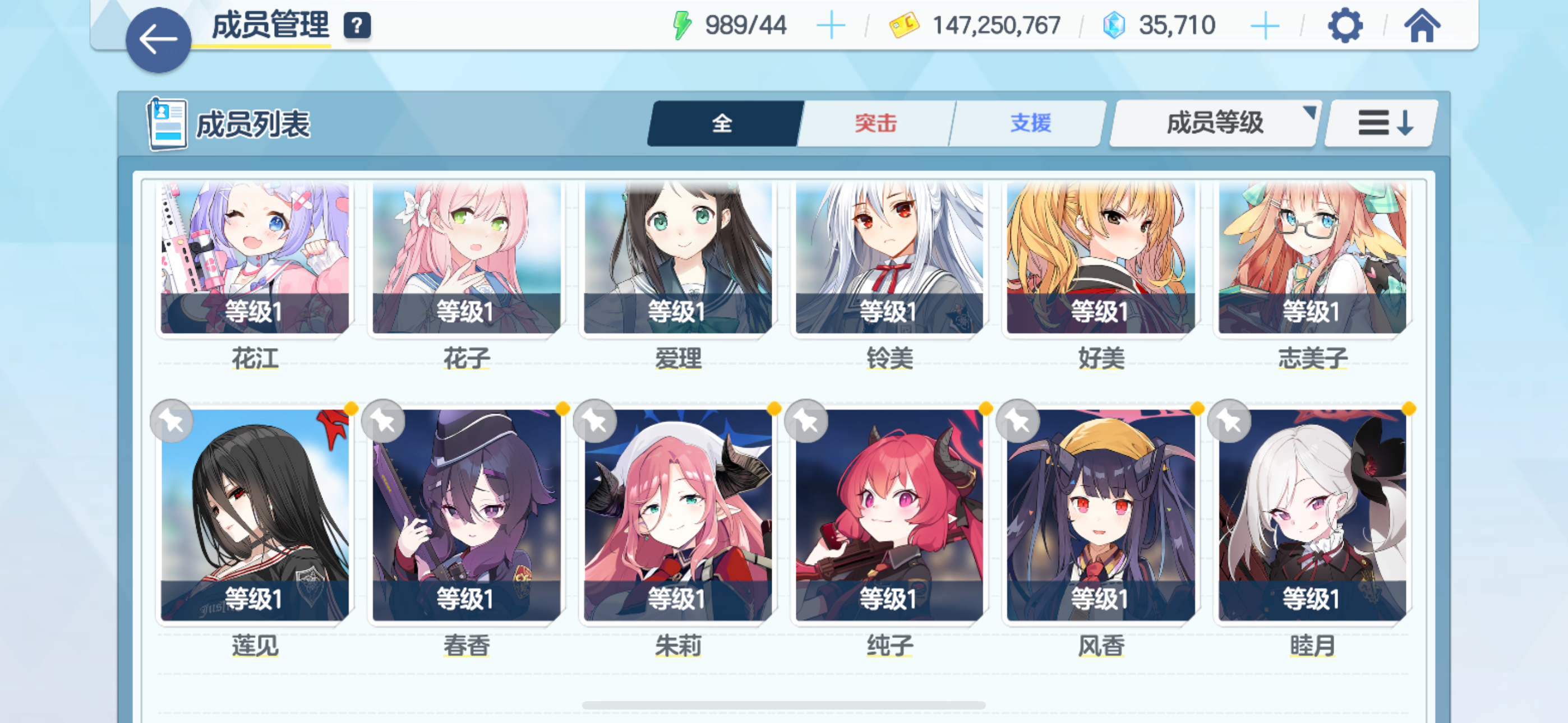Toggle the pin on 莲见's portrait
The width and height of the screenshot is (1568, 723).
tap(171, 420)
